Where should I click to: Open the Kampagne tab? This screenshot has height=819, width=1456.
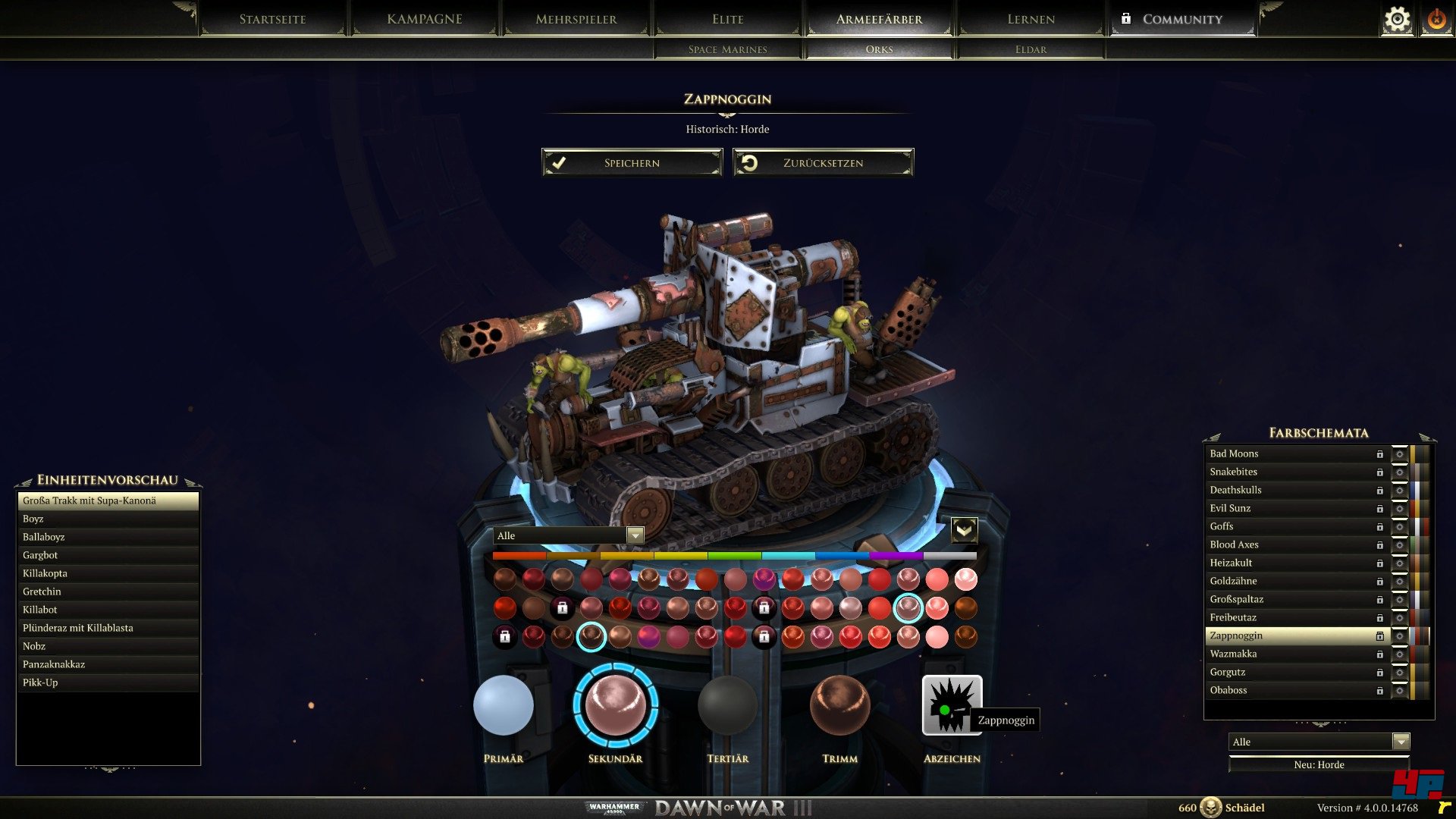click(x=424, y=19)
